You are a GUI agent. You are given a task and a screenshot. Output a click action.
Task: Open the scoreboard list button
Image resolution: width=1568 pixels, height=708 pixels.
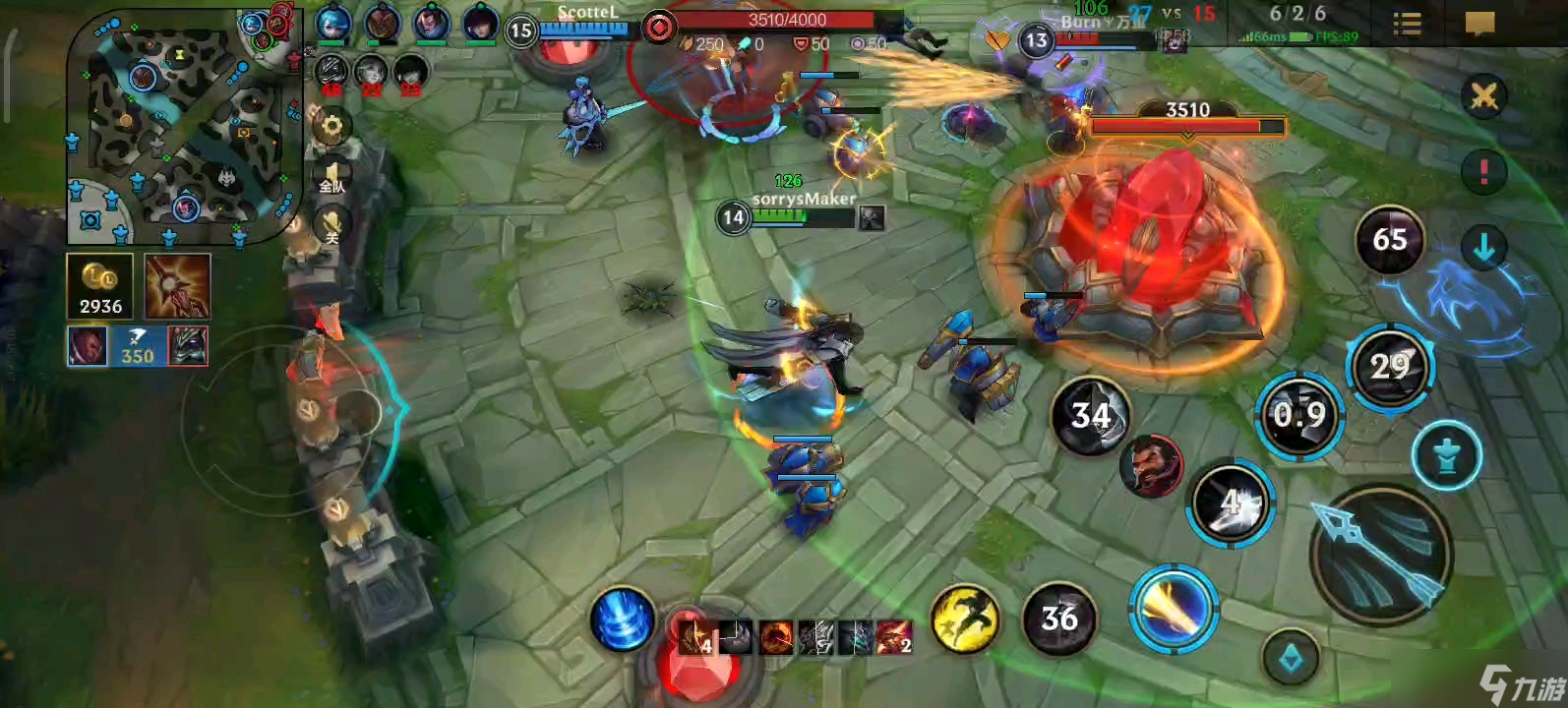(1408, 24)
